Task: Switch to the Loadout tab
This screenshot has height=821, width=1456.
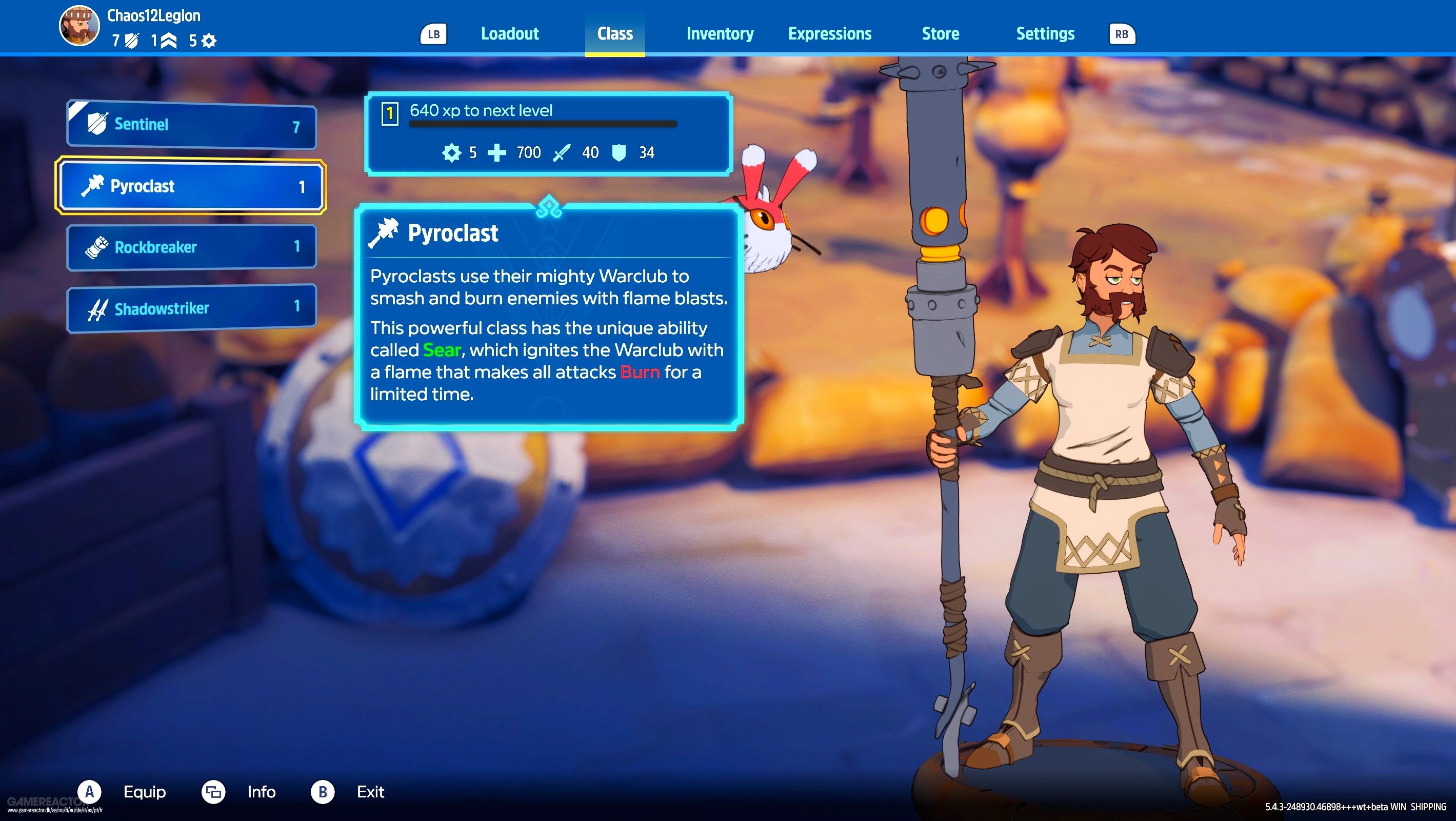Action: tap(509, 34)
